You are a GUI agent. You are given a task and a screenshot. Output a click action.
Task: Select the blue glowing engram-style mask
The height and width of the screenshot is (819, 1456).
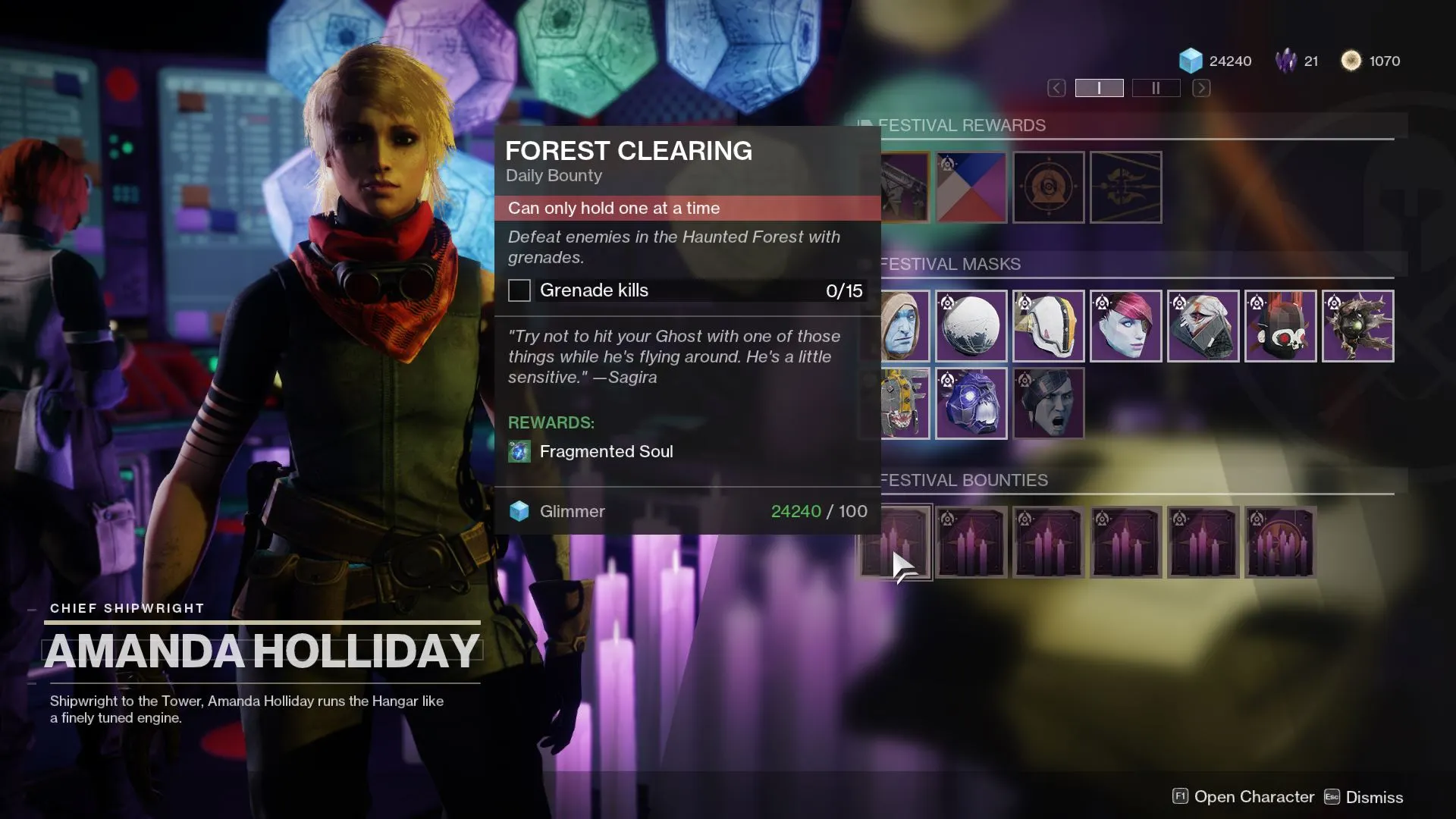tap(971, 403)
